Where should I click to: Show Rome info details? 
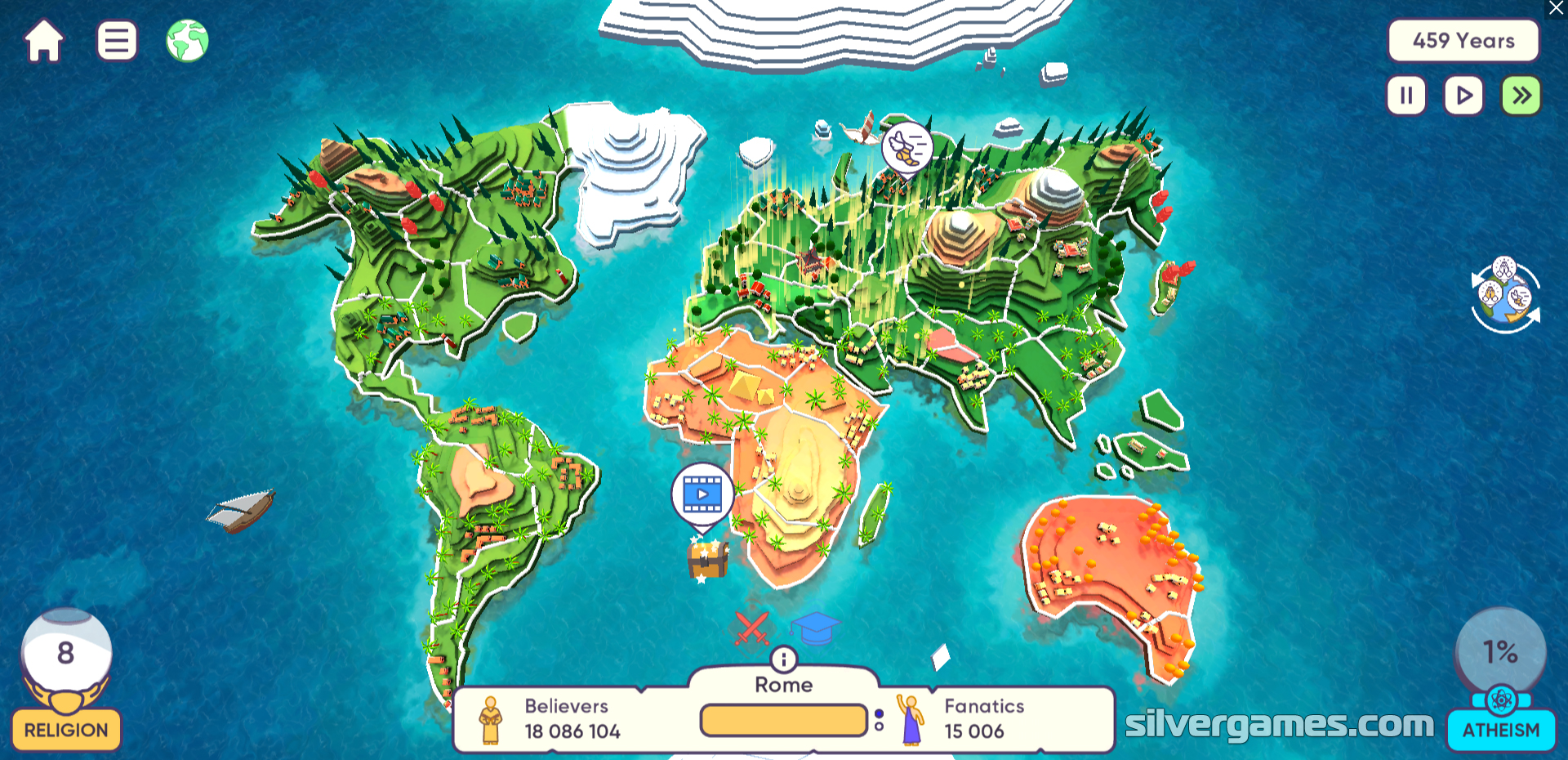(x=783, y=659)
